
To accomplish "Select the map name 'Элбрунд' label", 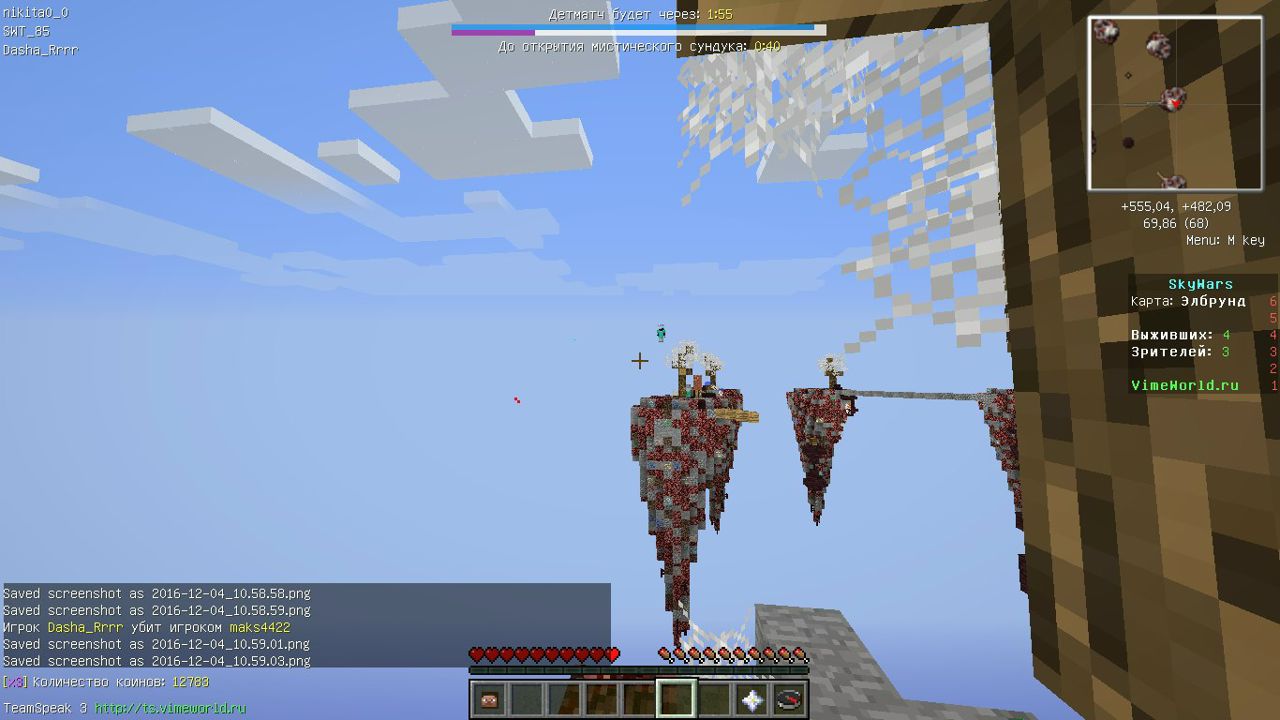I will click(x=1213, y=300).
